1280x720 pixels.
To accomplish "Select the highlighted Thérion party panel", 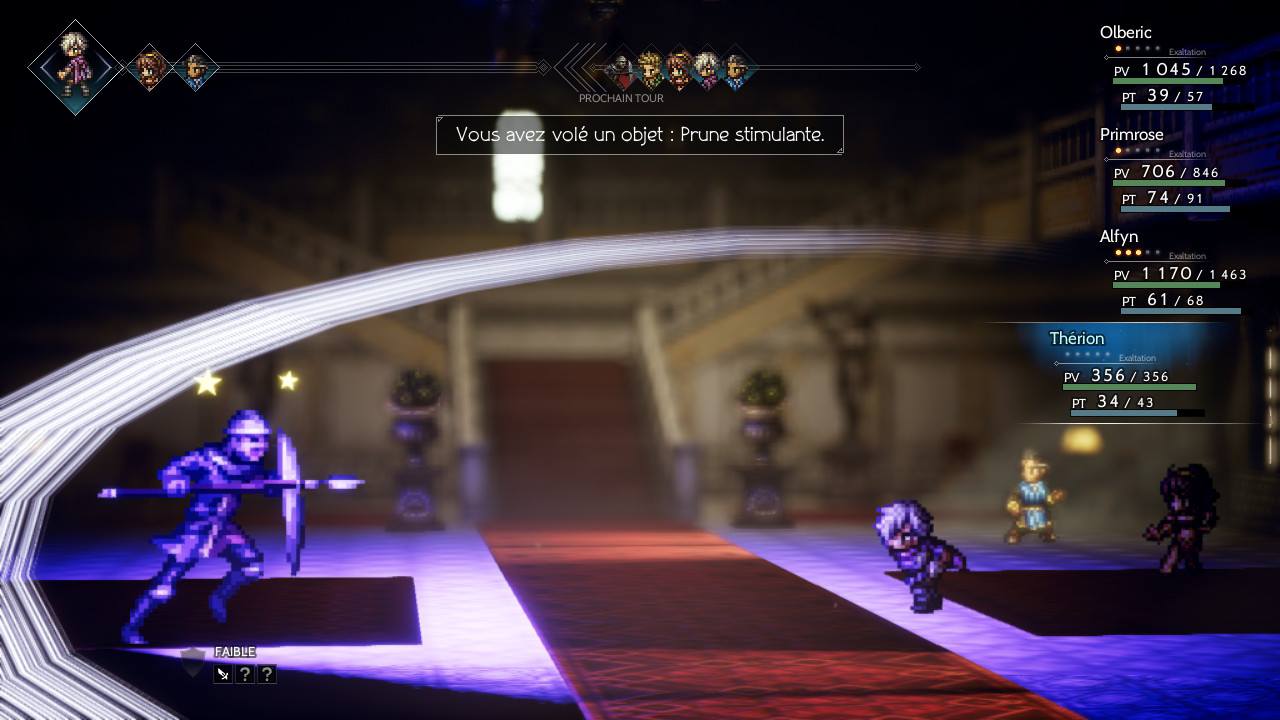I will pyautogui.click(x=1130, y=375).
